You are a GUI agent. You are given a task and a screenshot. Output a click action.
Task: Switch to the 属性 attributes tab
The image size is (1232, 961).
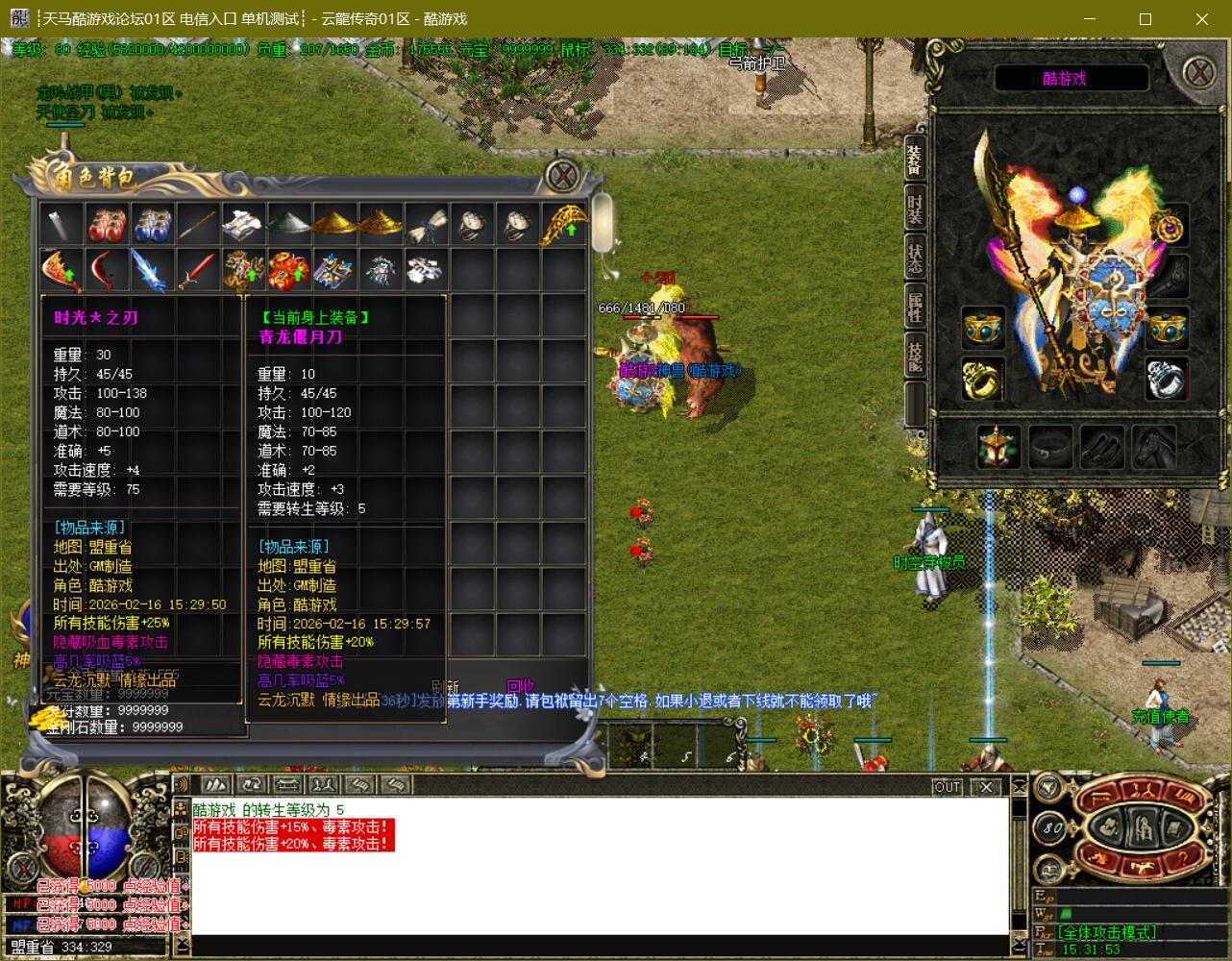point(915,308)
